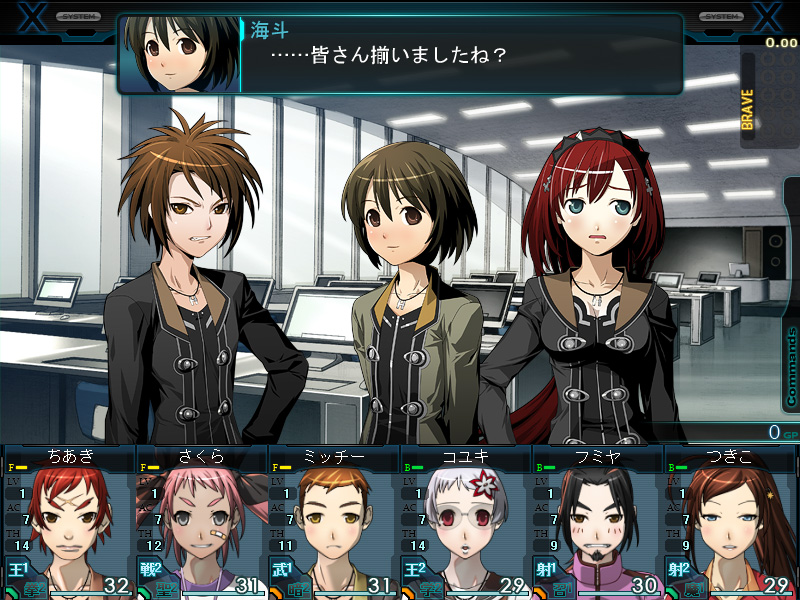
Task: Advance the dialogue box from 海斗
Action: point(400,54)
